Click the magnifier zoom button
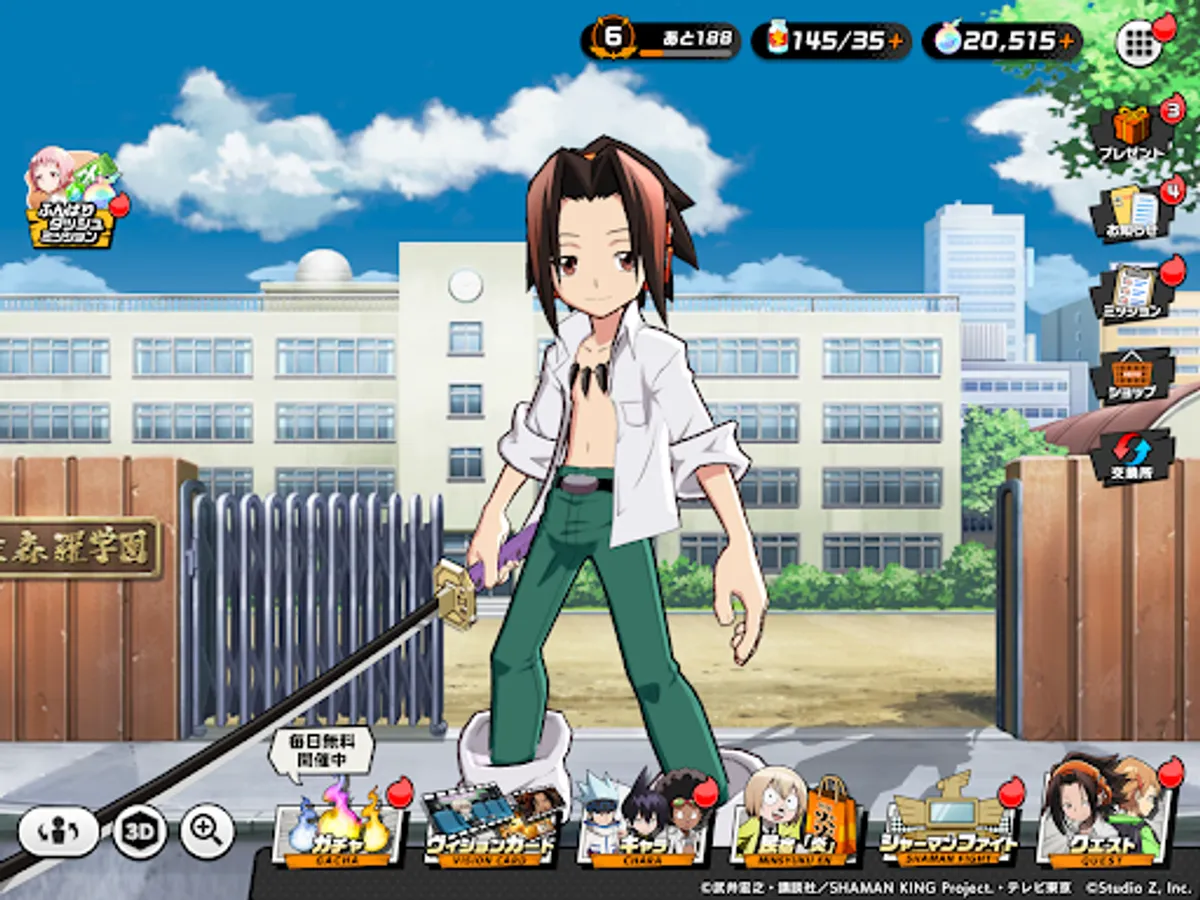The width and height of the screenshot is (1200, 900). click(x=207, y=831)
